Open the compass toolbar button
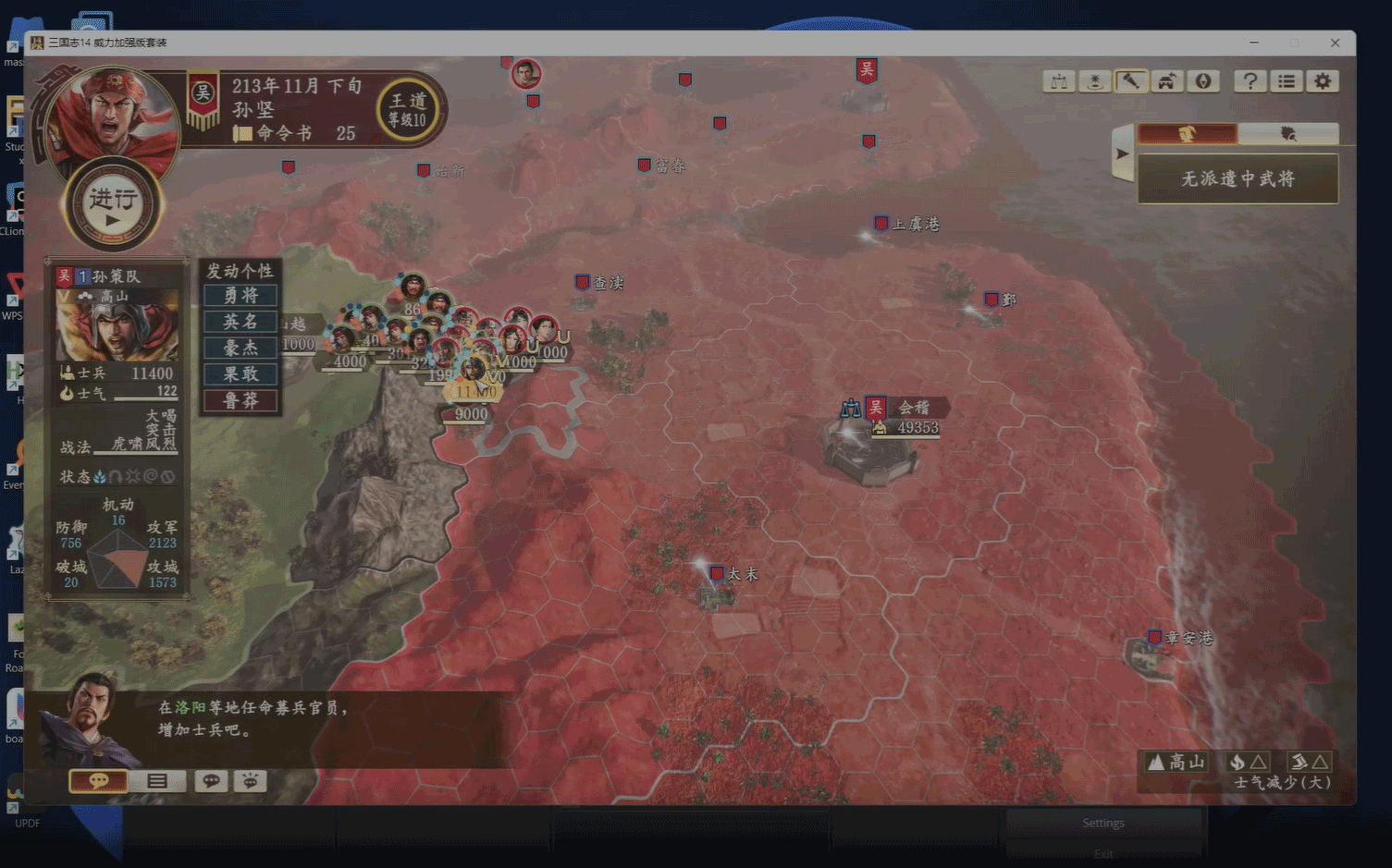This screenshot has height=868, width=1392. click(1202, 81)
